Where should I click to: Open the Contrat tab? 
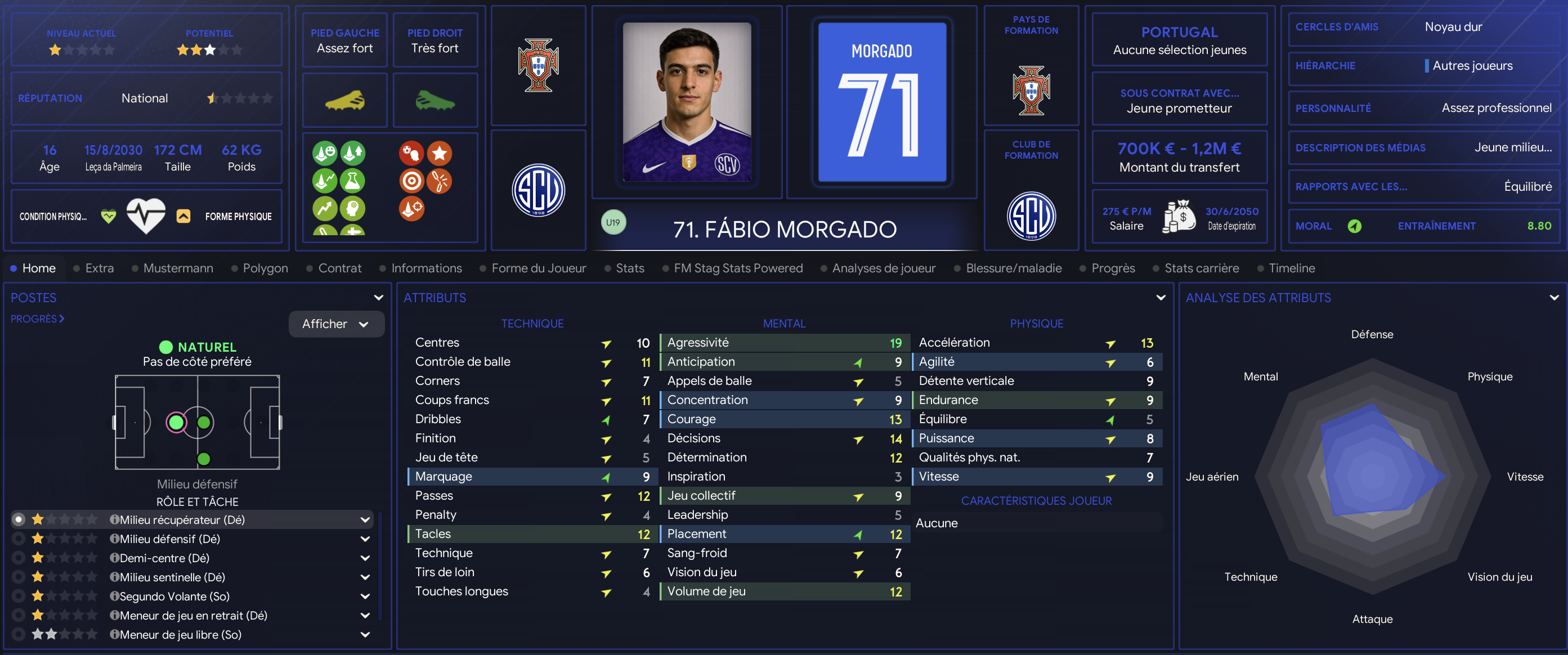[x=339, y=268]
